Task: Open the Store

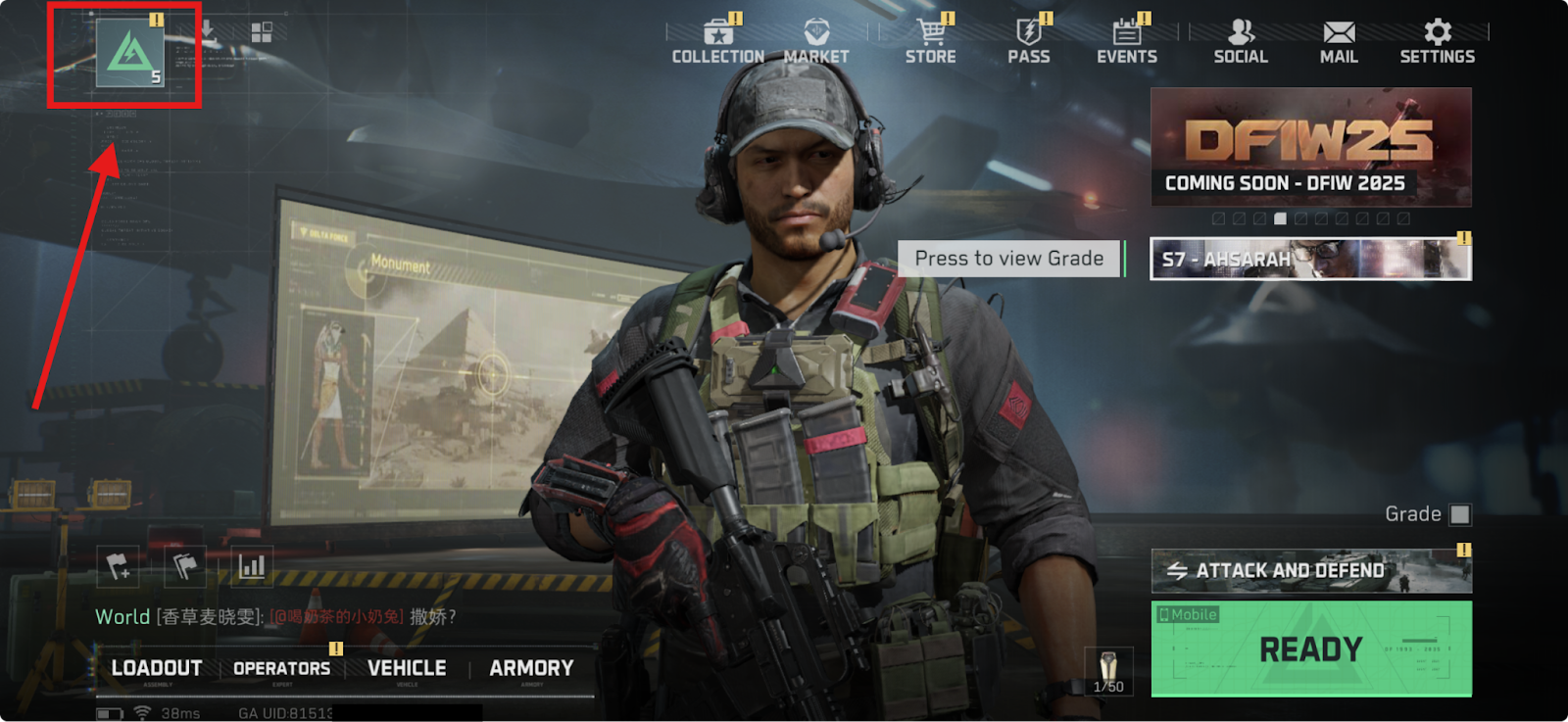Action: coord(930,42)
